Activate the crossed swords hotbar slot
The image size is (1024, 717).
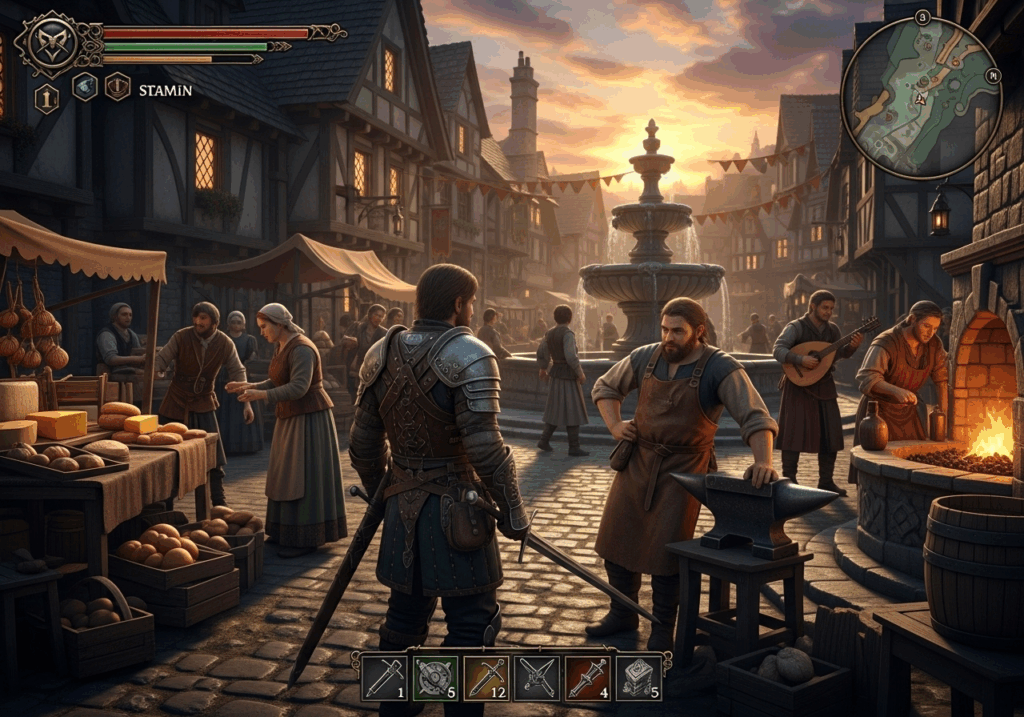537,677
